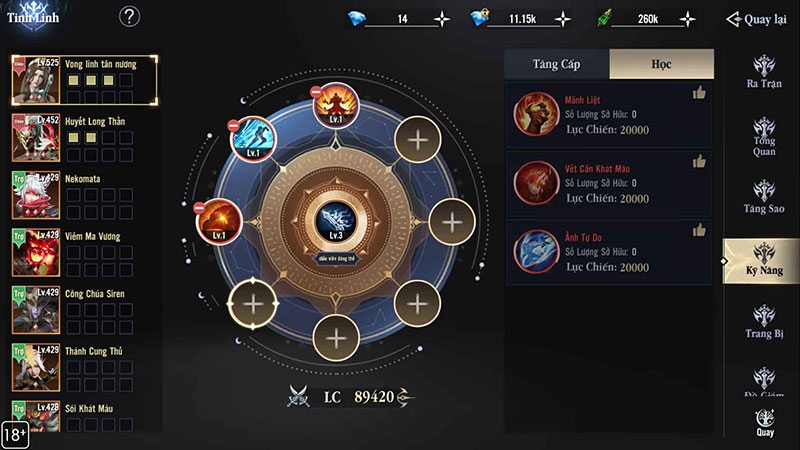Add more blue diamonds with plus button

pos(442,19)
